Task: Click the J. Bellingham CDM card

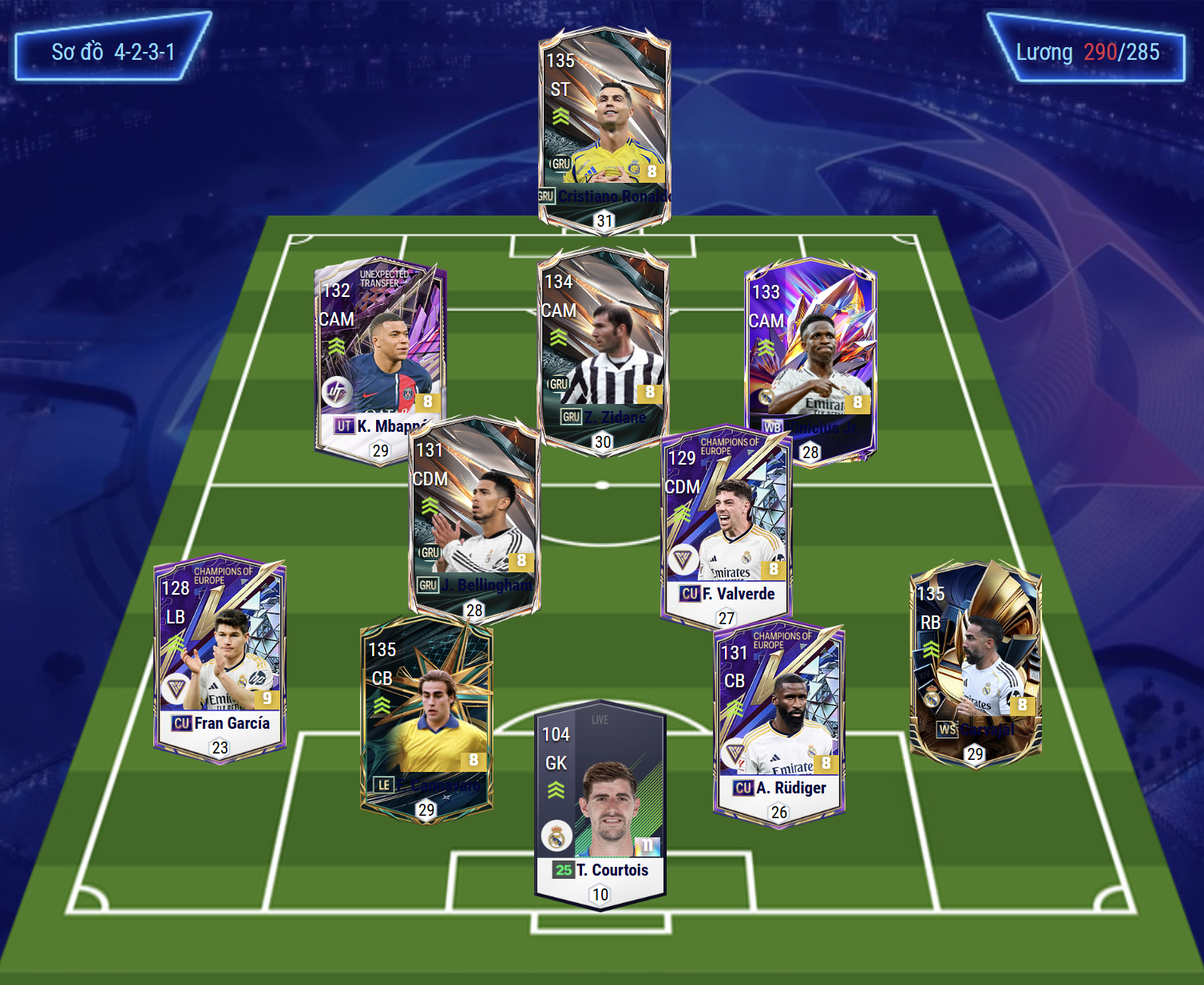Action: (474, 511)
